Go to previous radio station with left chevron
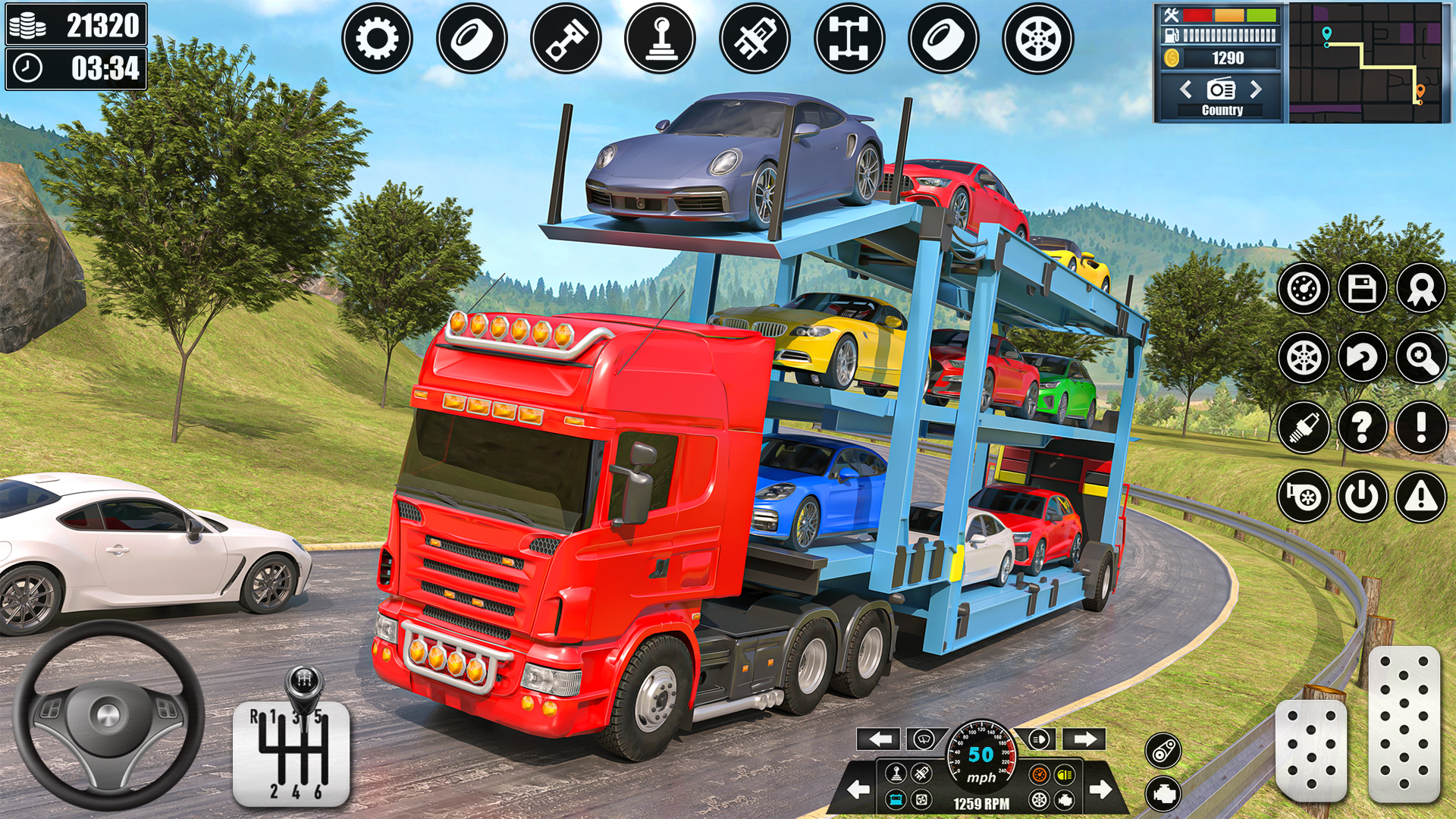 [1185, 89]
